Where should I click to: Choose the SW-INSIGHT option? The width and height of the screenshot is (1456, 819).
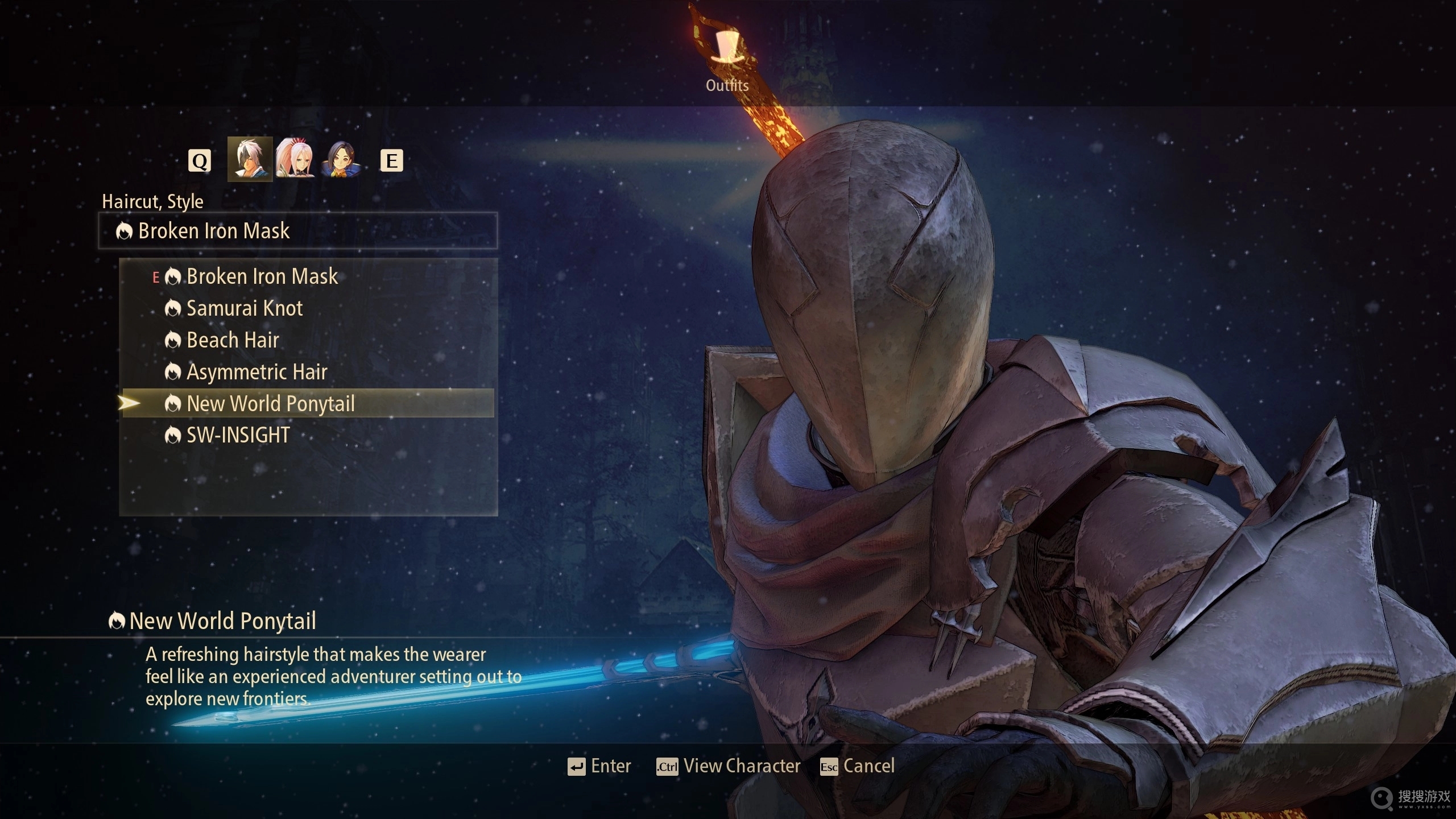238,436
